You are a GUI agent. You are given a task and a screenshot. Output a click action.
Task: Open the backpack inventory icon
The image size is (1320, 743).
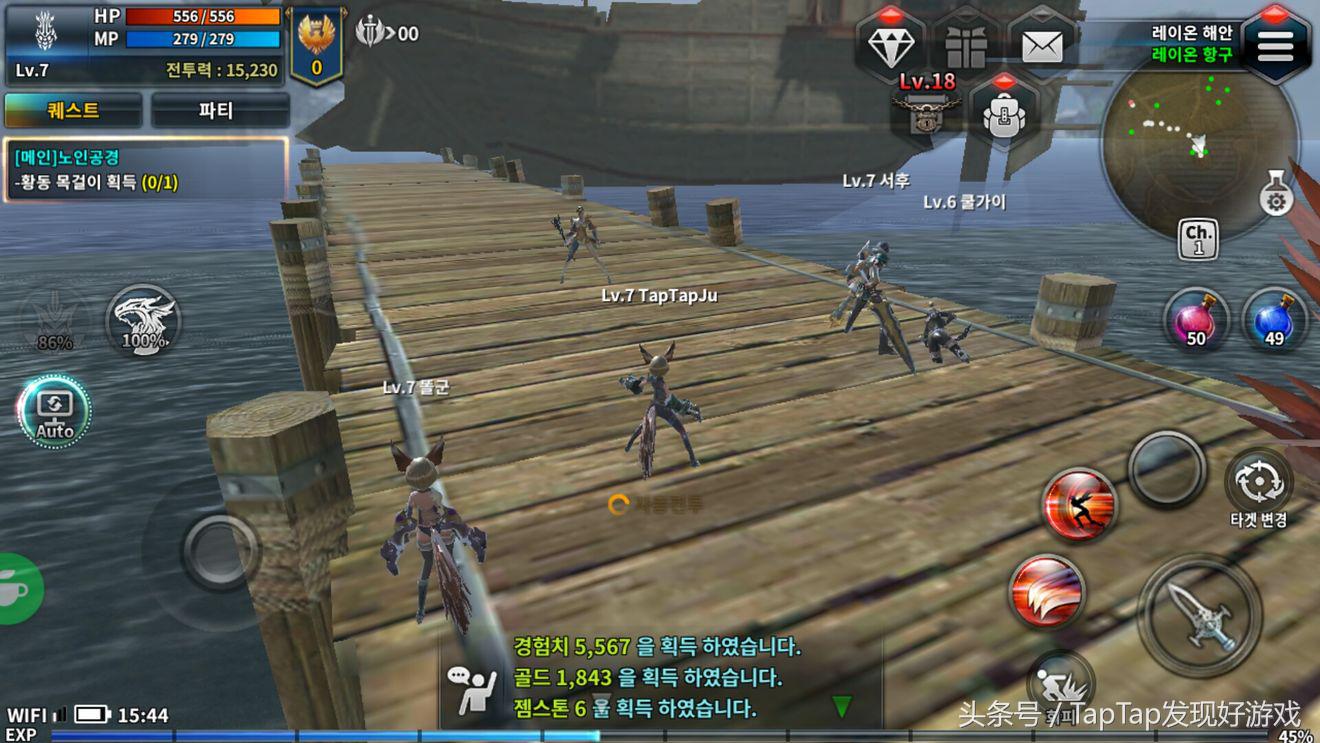tap(1003, 112)
